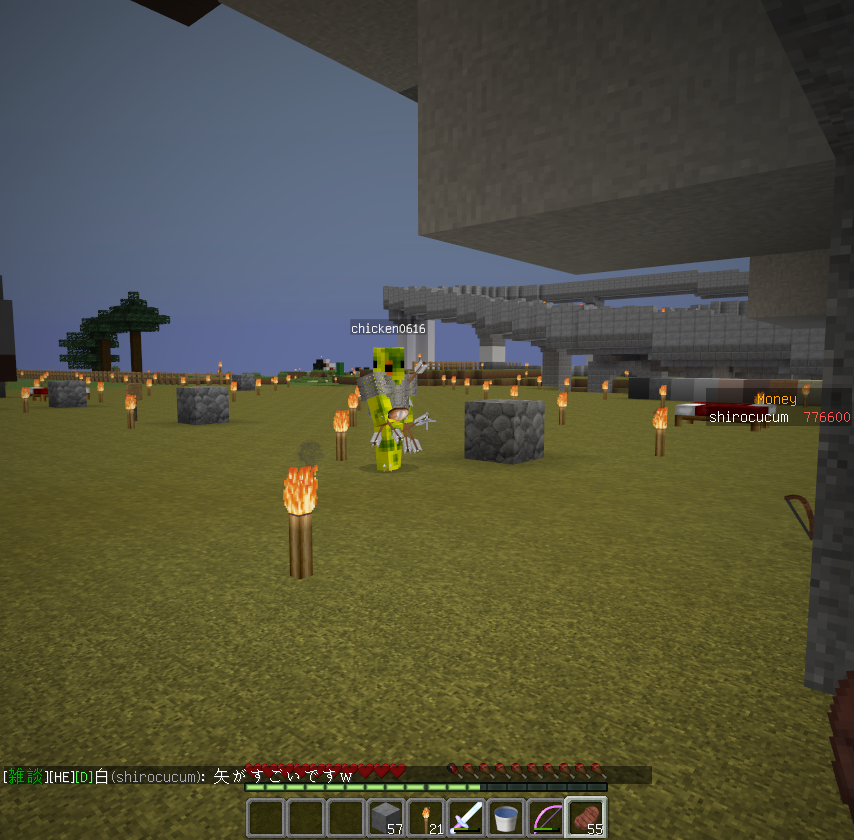Choose the torch slot in hotbar
This screenshot has width=854, height=840.
(426, 817)
